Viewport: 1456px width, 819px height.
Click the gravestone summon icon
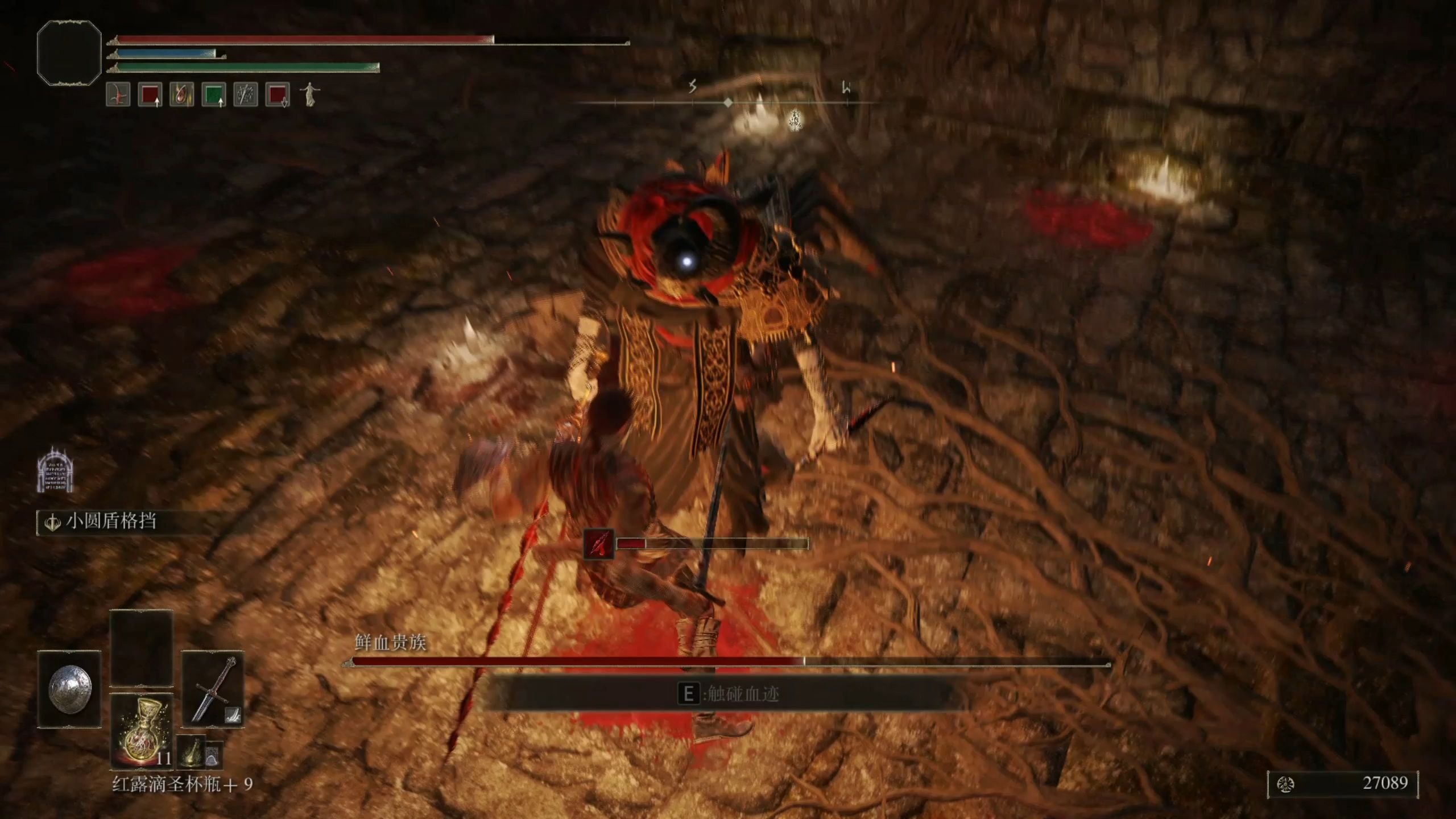point(55,469)
